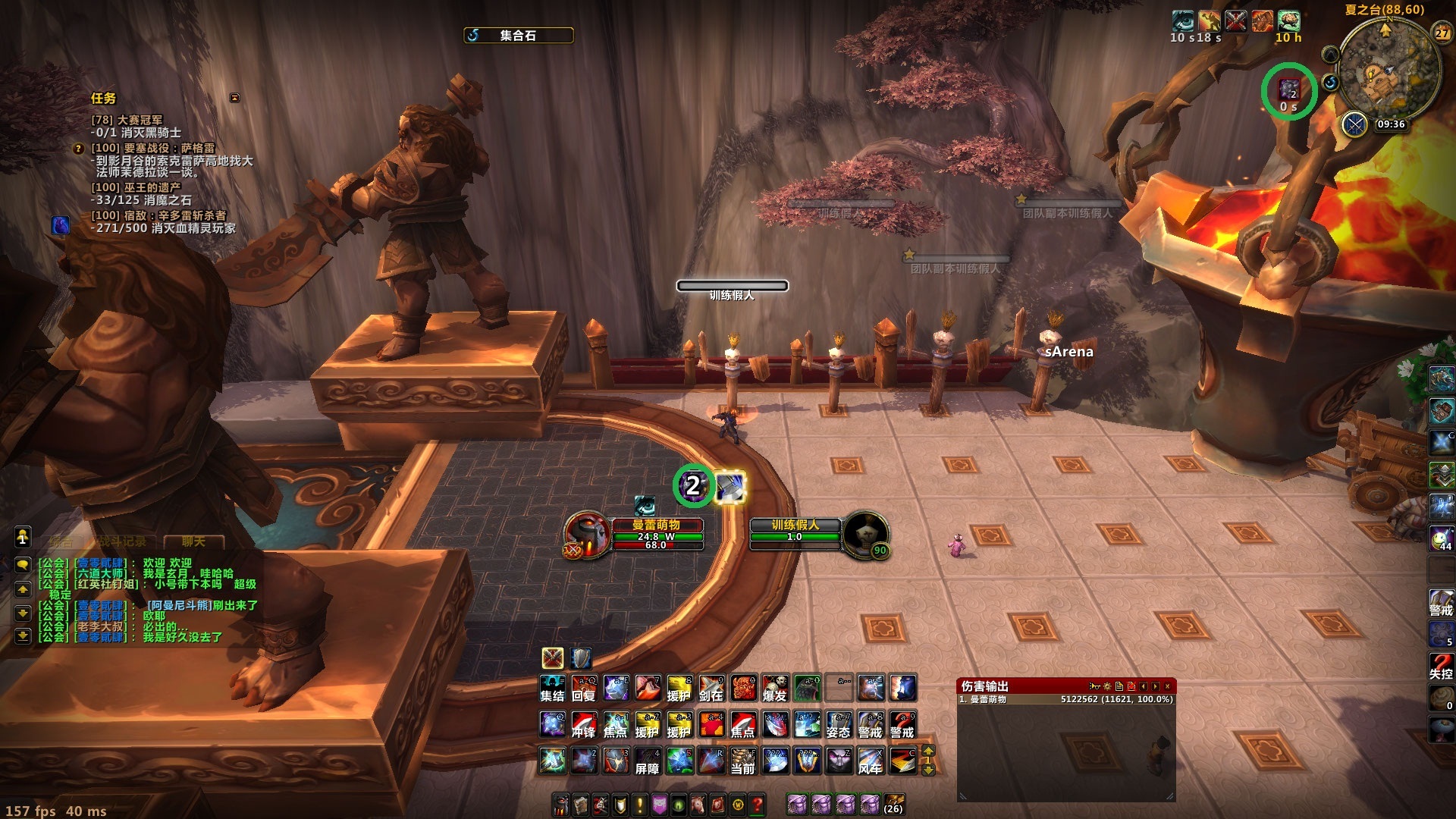This screenshot has width=1456, height=819.
Task: Open the red question mark help menu
Action: (757, 805)
